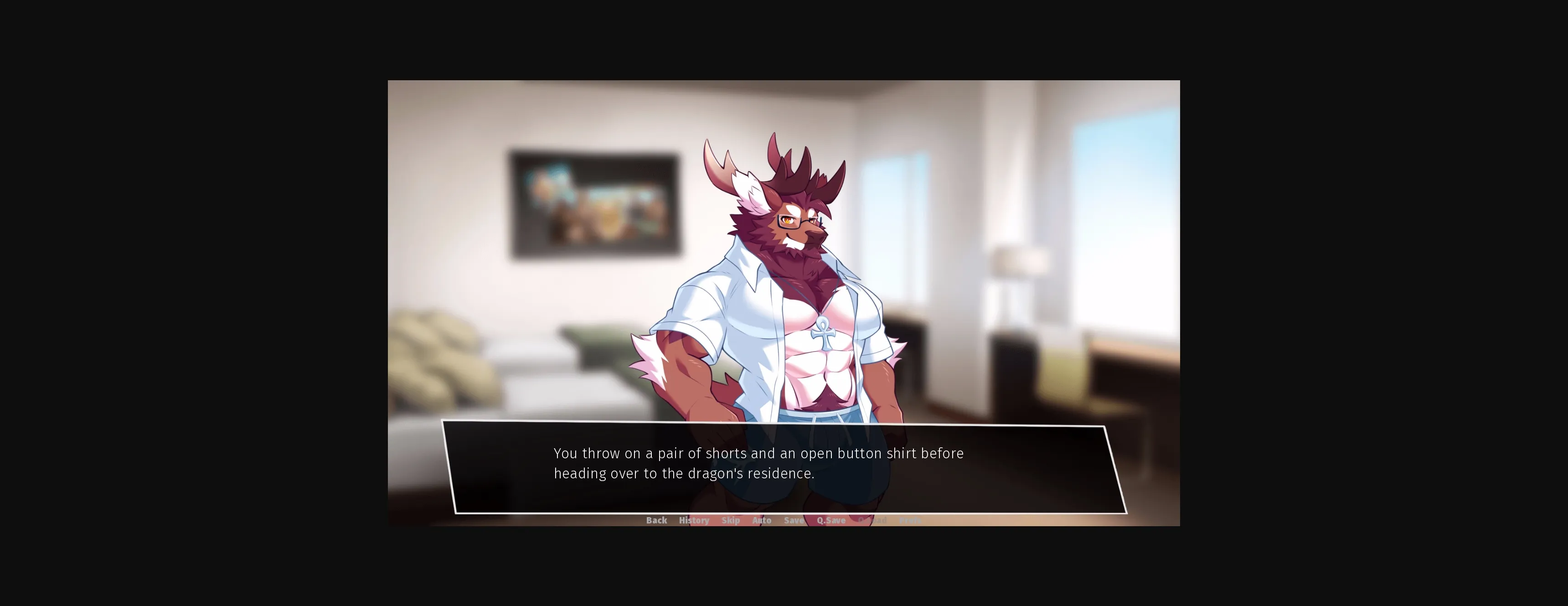Click the Back option in the quick menu
The image size is (1568, 606).
tap(656, 520)
